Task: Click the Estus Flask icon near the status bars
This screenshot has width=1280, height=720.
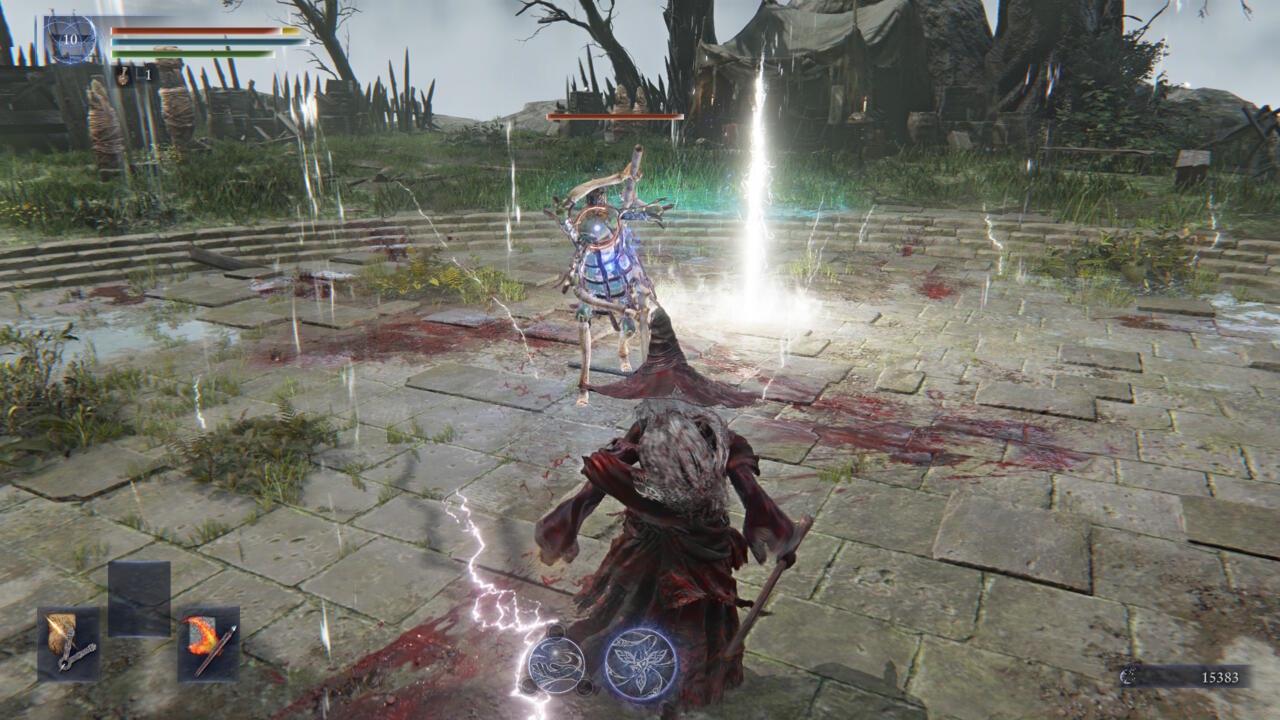Action: (122, 76)
